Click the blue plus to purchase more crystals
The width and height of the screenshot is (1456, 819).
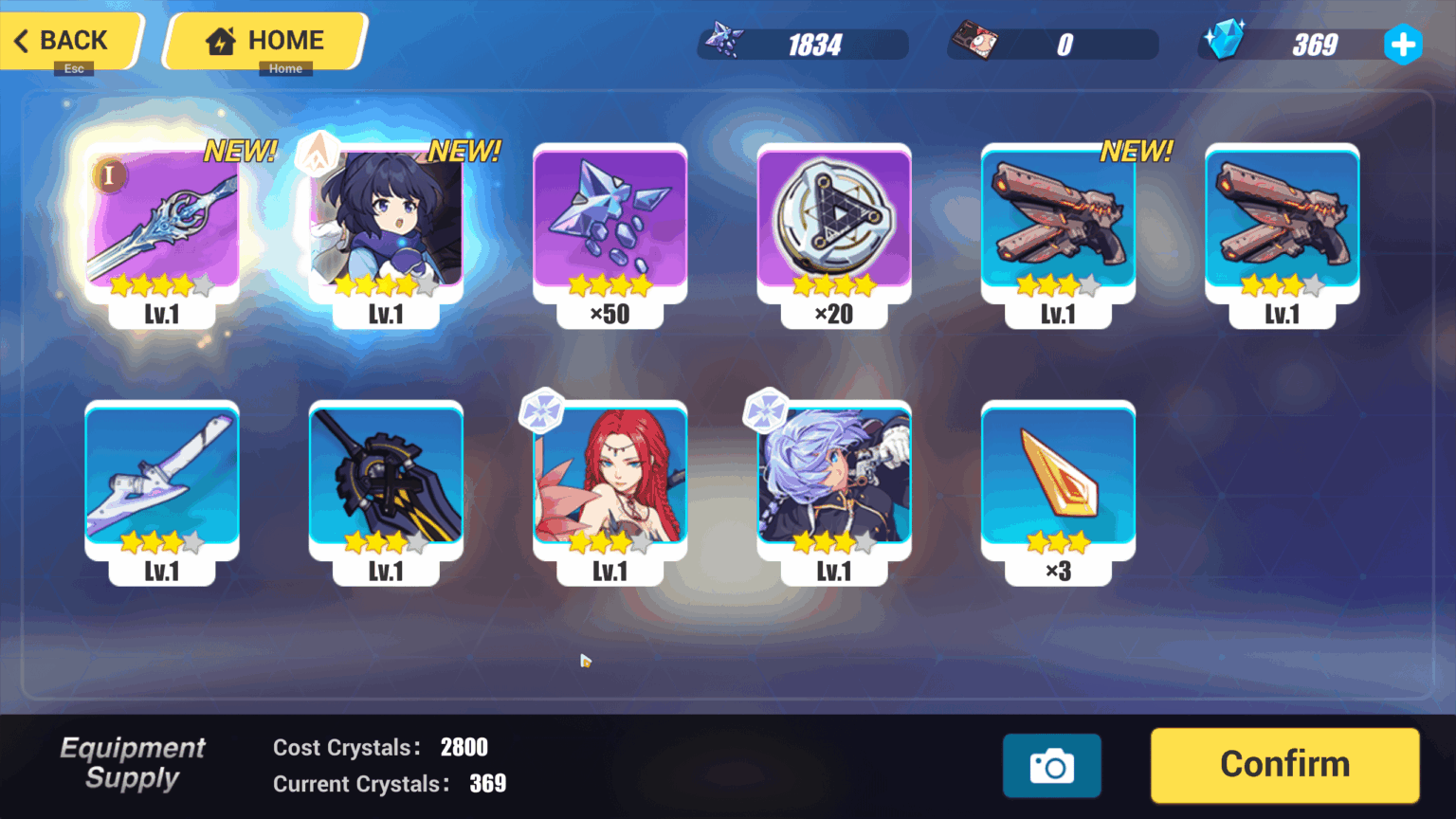(1403, 44)
